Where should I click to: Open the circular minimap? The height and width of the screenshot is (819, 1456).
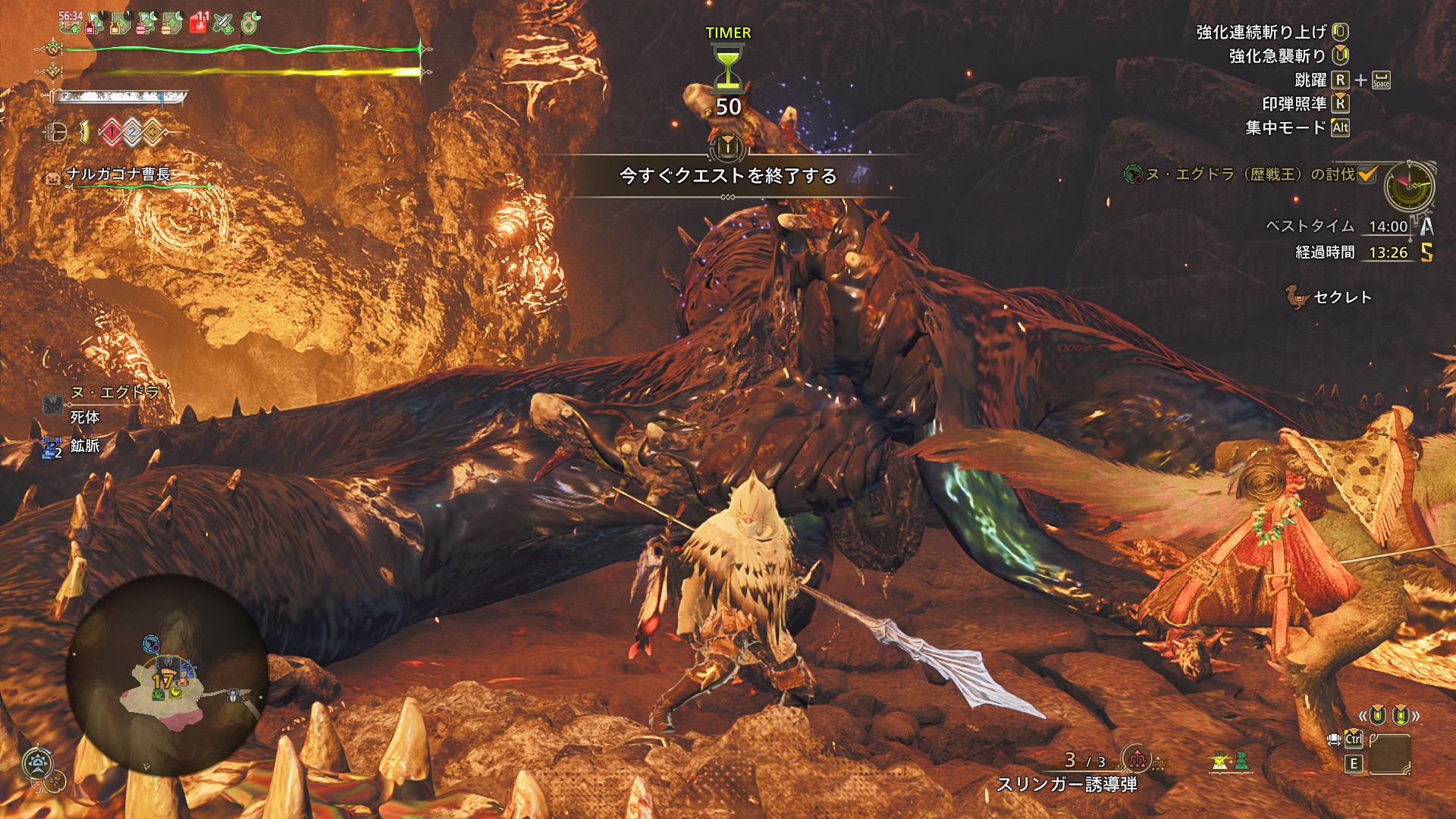click(x=166, y=675)
